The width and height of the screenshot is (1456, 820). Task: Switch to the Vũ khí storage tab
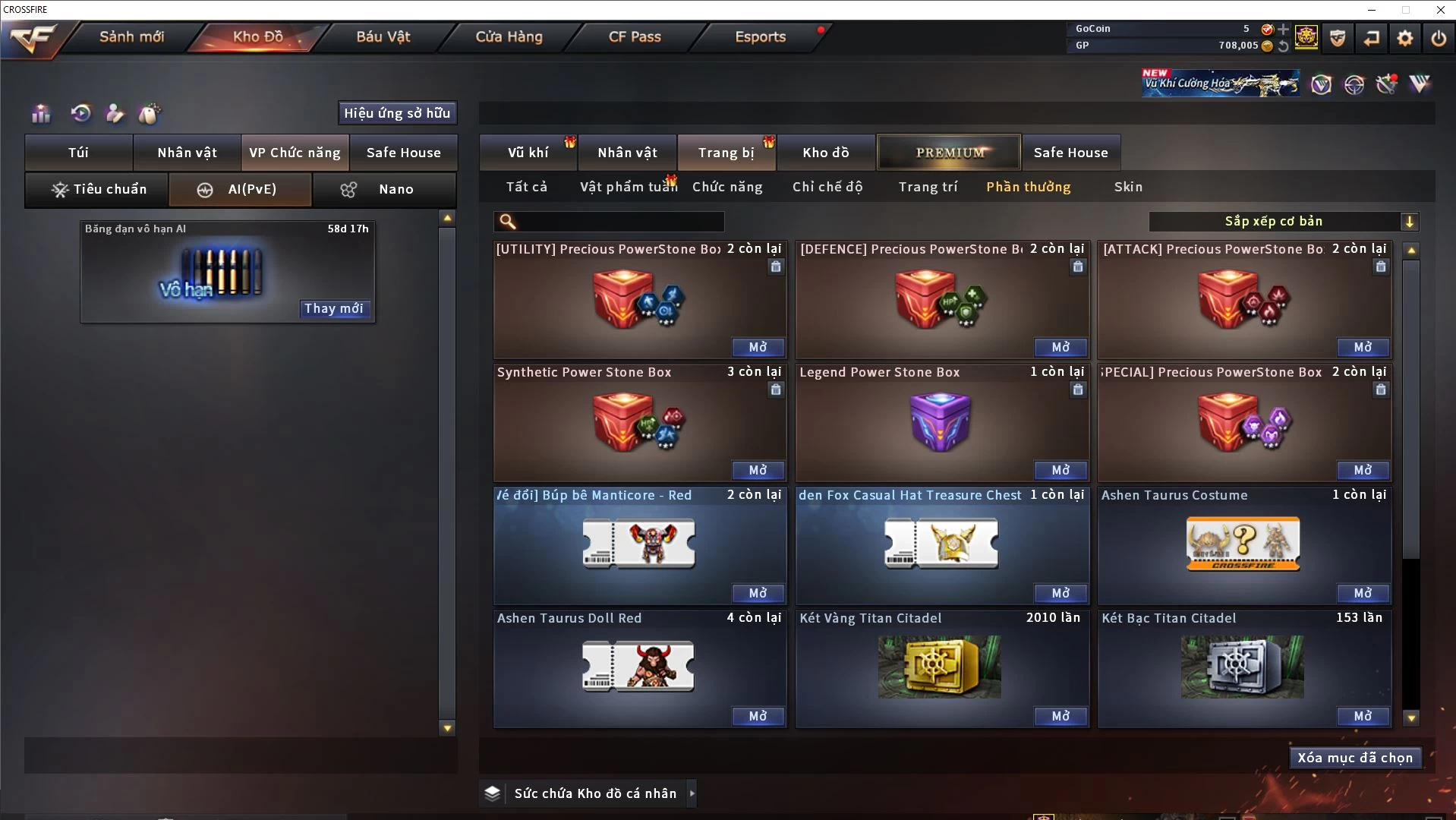click(528, 153)
